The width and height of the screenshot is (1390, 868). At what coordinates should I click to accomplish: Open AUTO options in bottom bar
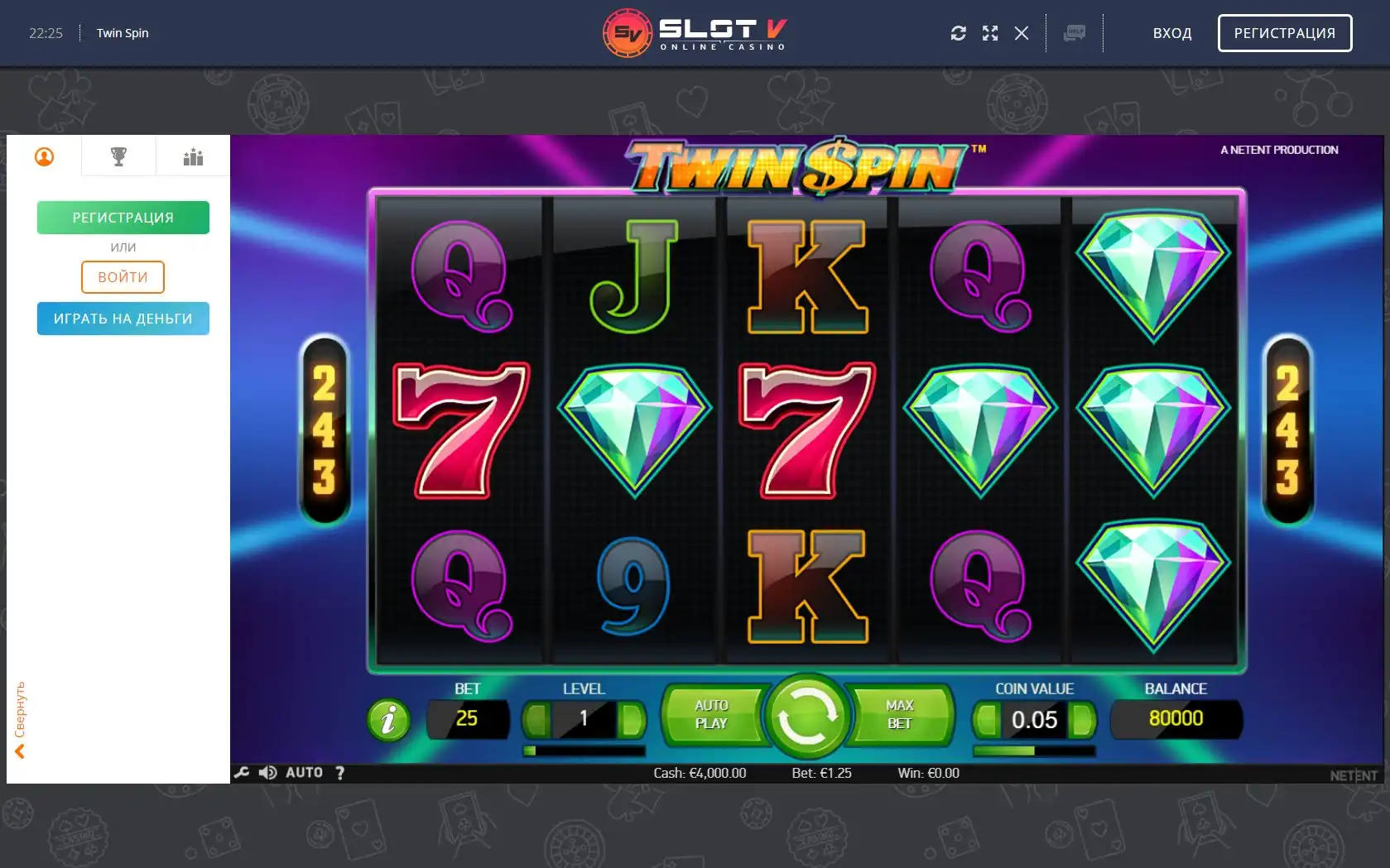click(x=304, y=773)
